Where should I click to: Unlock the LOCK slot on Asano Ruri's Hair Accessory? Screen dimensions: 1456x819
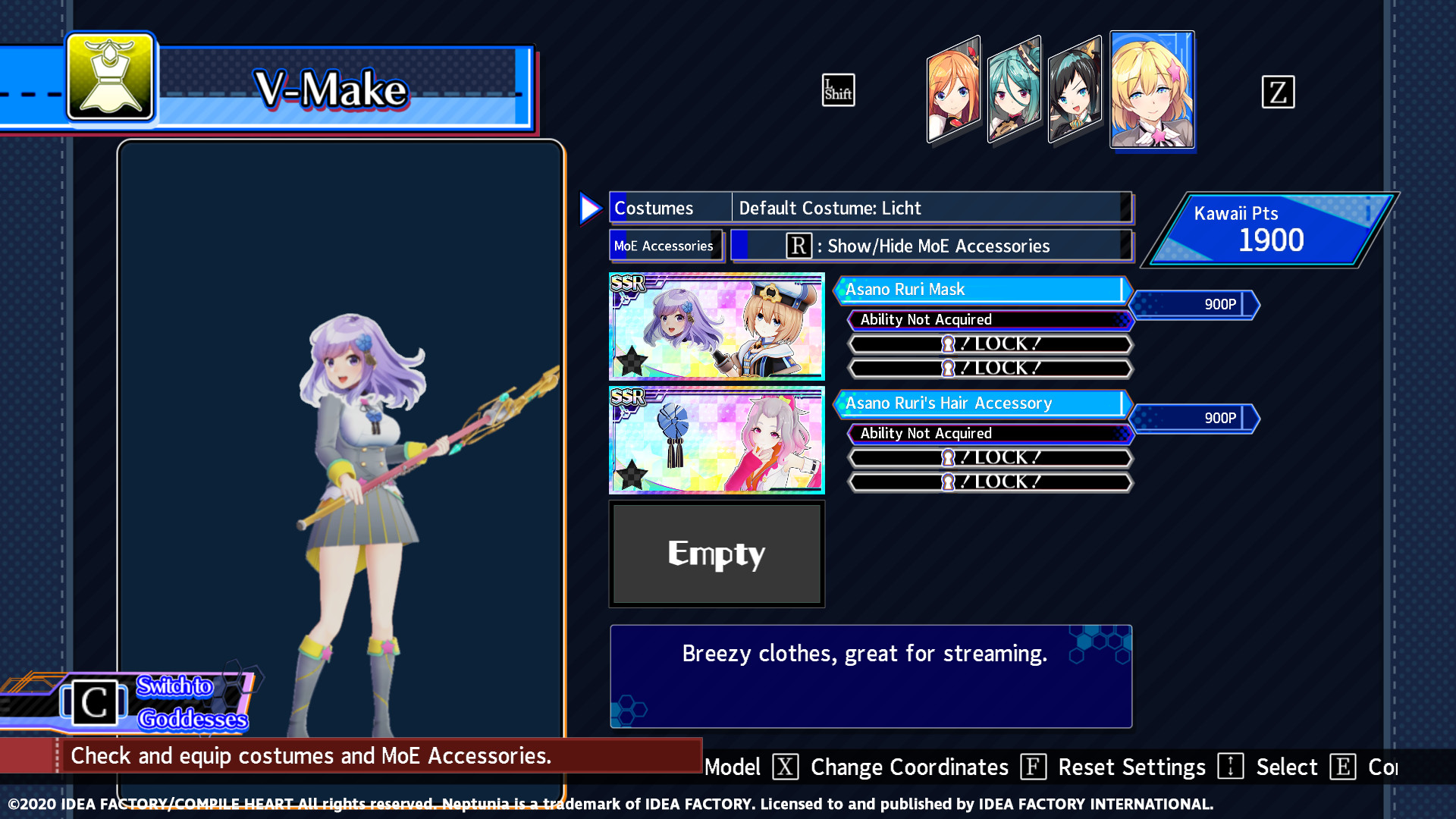pyautogui.click(x=989, y=457)
